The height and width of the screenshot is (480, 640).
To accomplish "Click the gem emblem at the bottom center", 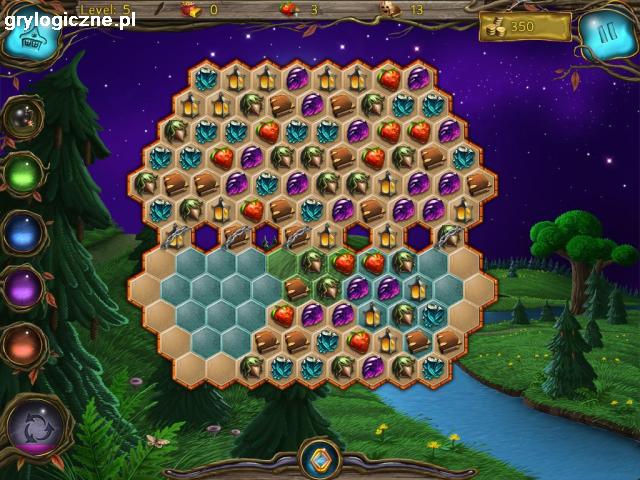I will point(320,461).
